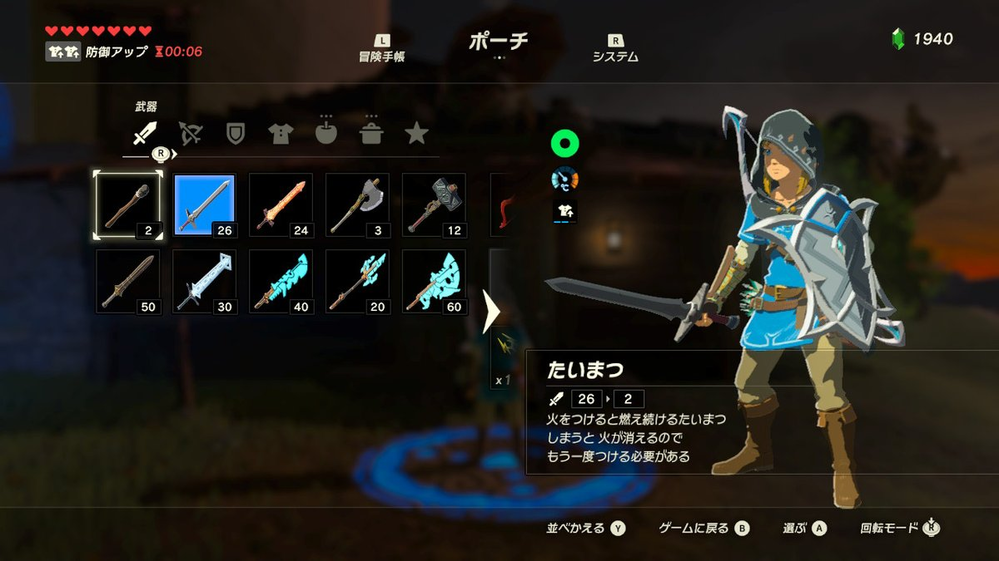Viewport: 999px width, 561px height.
Task: Select the iron sledgehammer slot
Action: (434, 205)
